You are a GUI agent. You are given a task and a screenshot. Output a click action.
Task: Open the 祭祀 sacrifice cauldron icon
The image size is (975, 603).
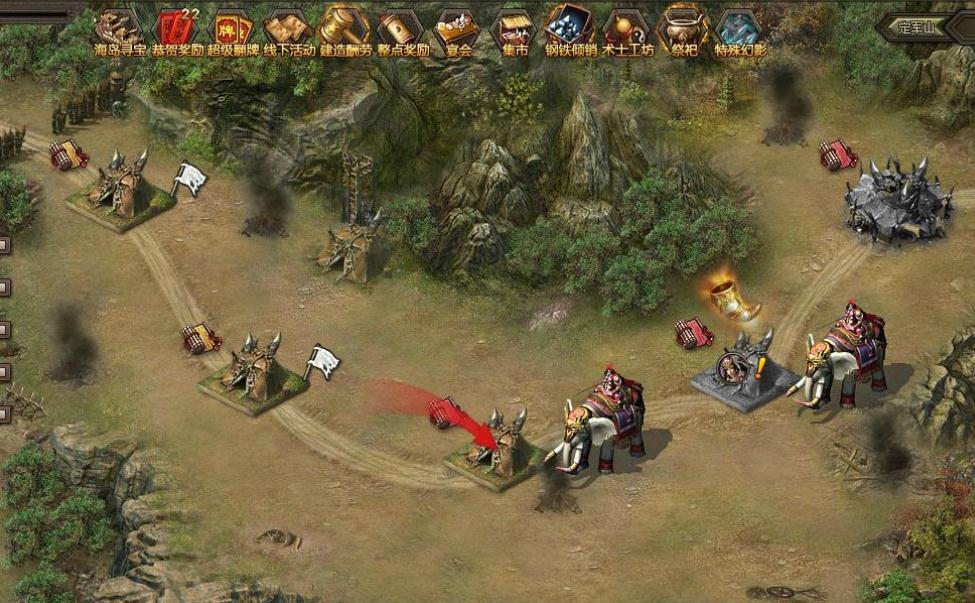coord(684,30)
